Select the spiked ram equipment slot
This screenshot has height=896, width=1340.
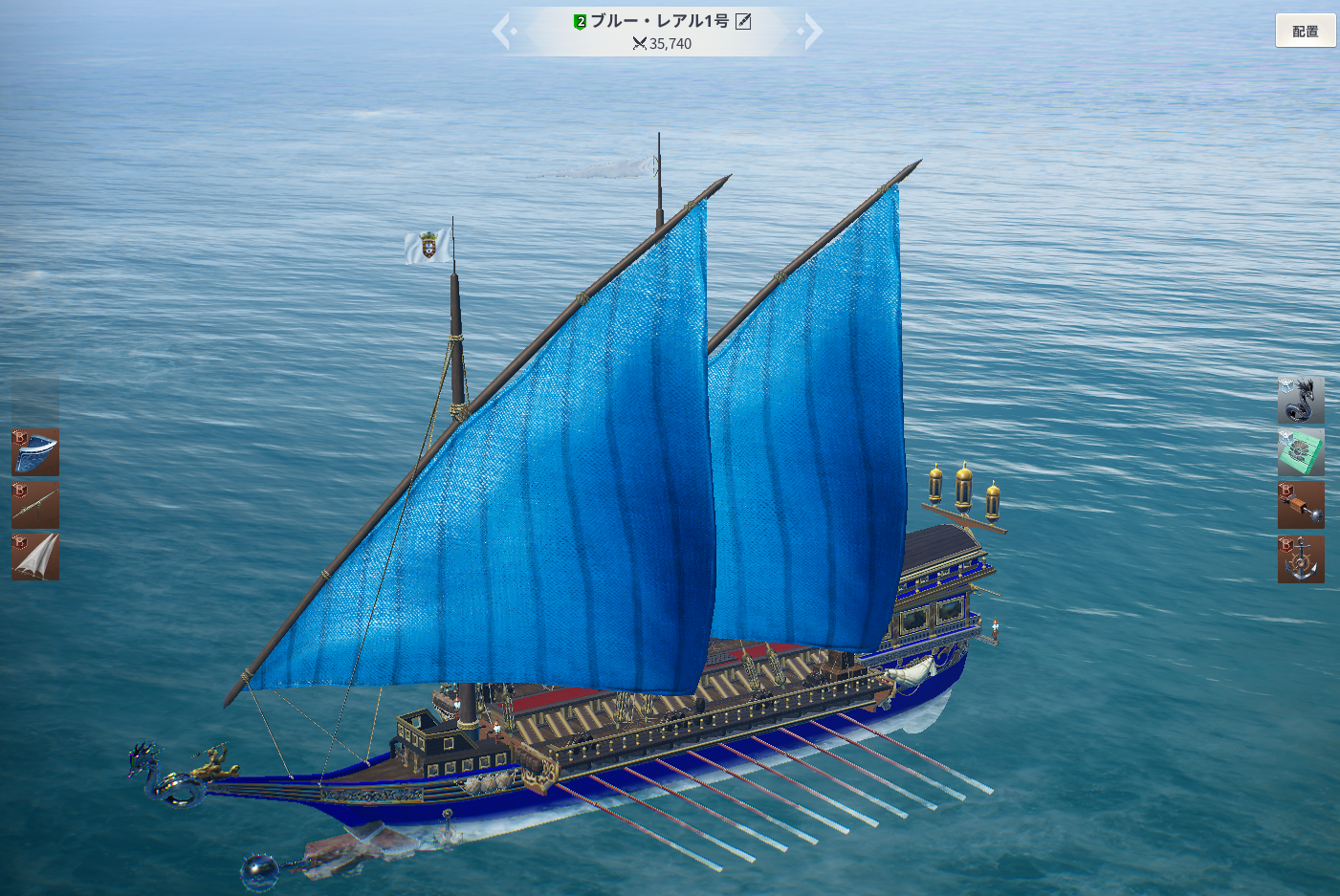1301,505
